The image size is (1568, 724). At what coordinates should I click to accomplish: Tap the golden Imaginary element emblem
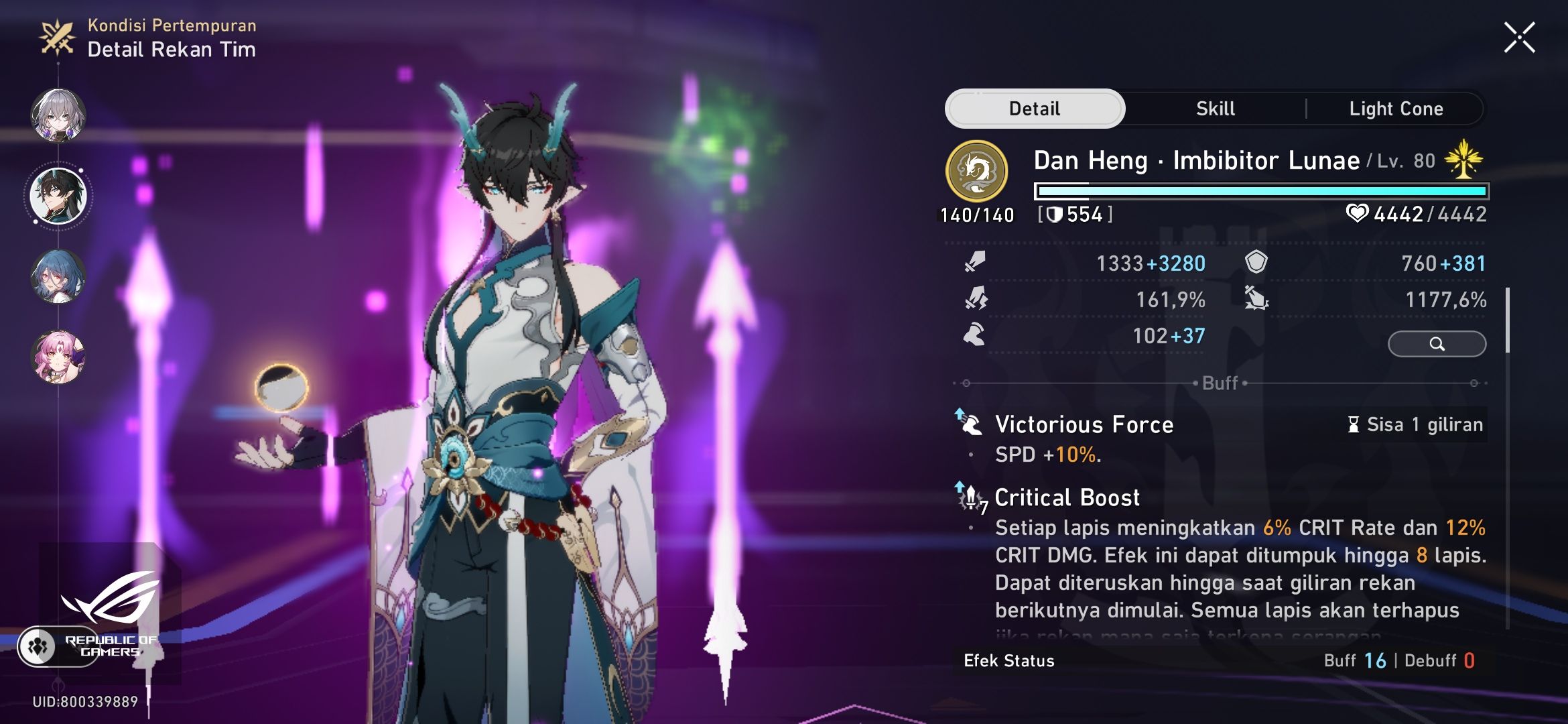(976, 172)
